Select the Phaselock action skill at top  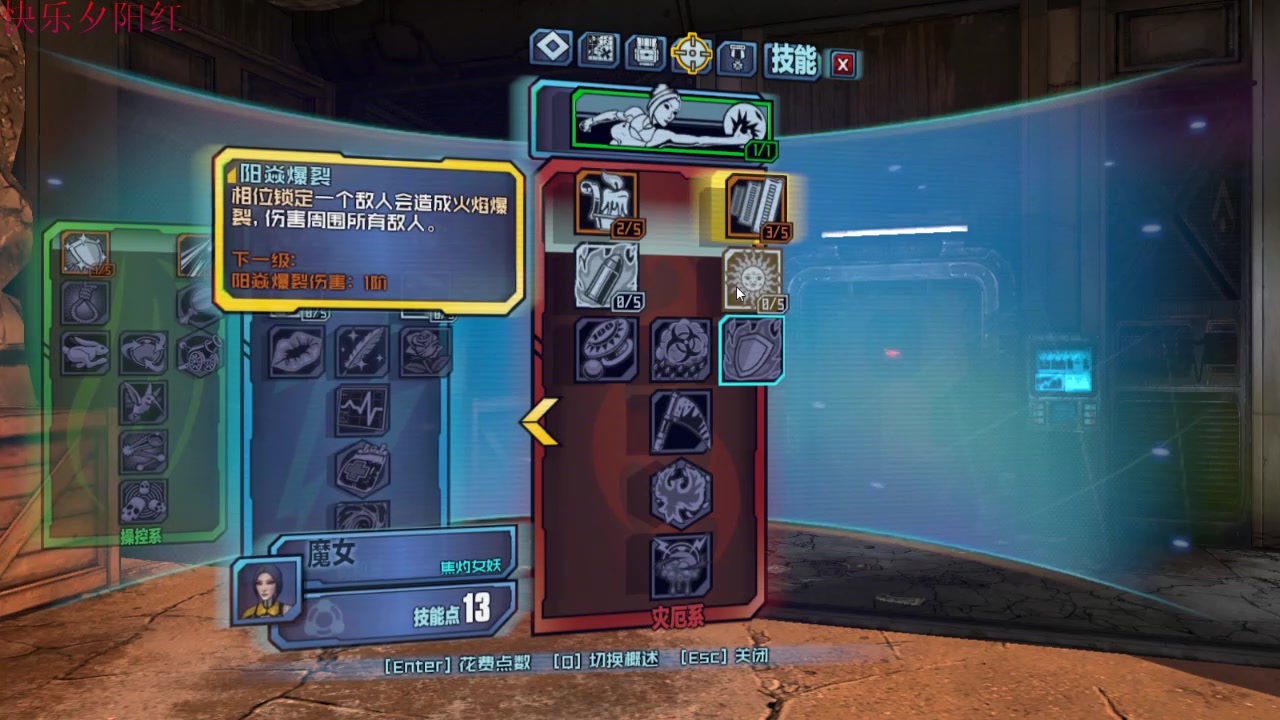[672, 120]
